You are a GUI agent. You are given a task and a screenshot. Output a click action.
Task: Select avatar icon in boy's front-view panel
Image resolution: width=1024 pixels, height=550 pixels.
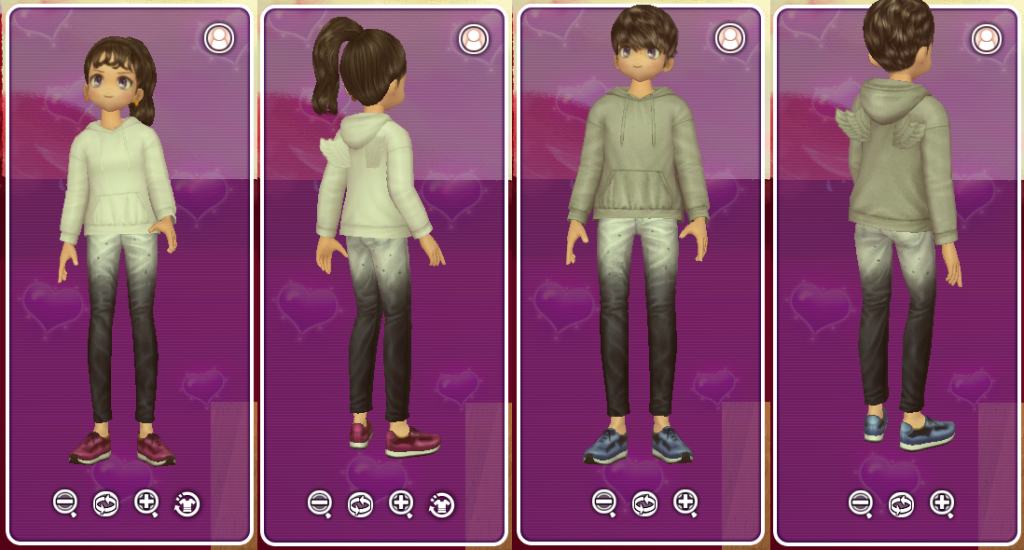tap(729, 39)
